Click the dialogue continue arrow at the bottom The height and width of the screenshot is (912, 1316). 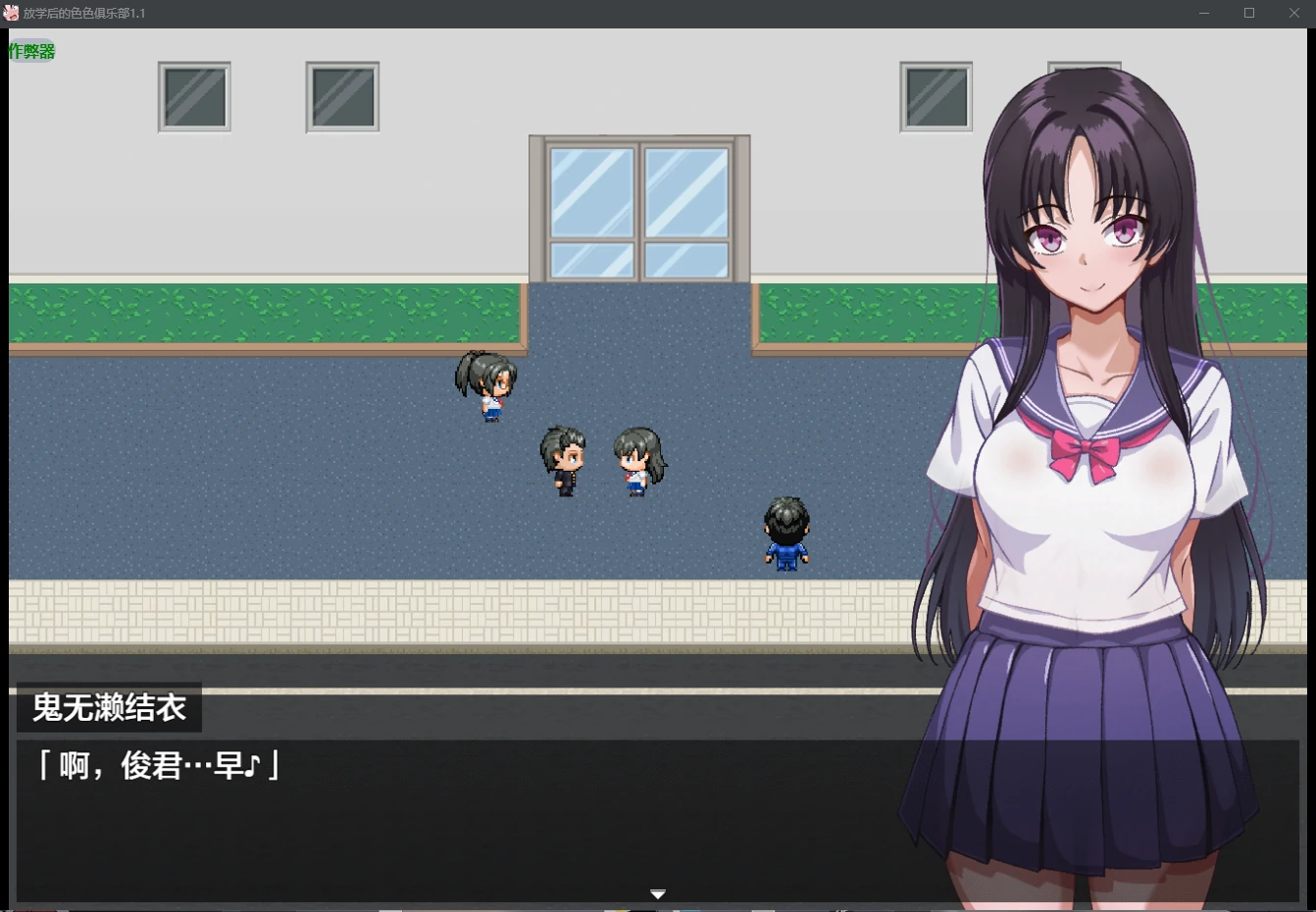(658, 893)
